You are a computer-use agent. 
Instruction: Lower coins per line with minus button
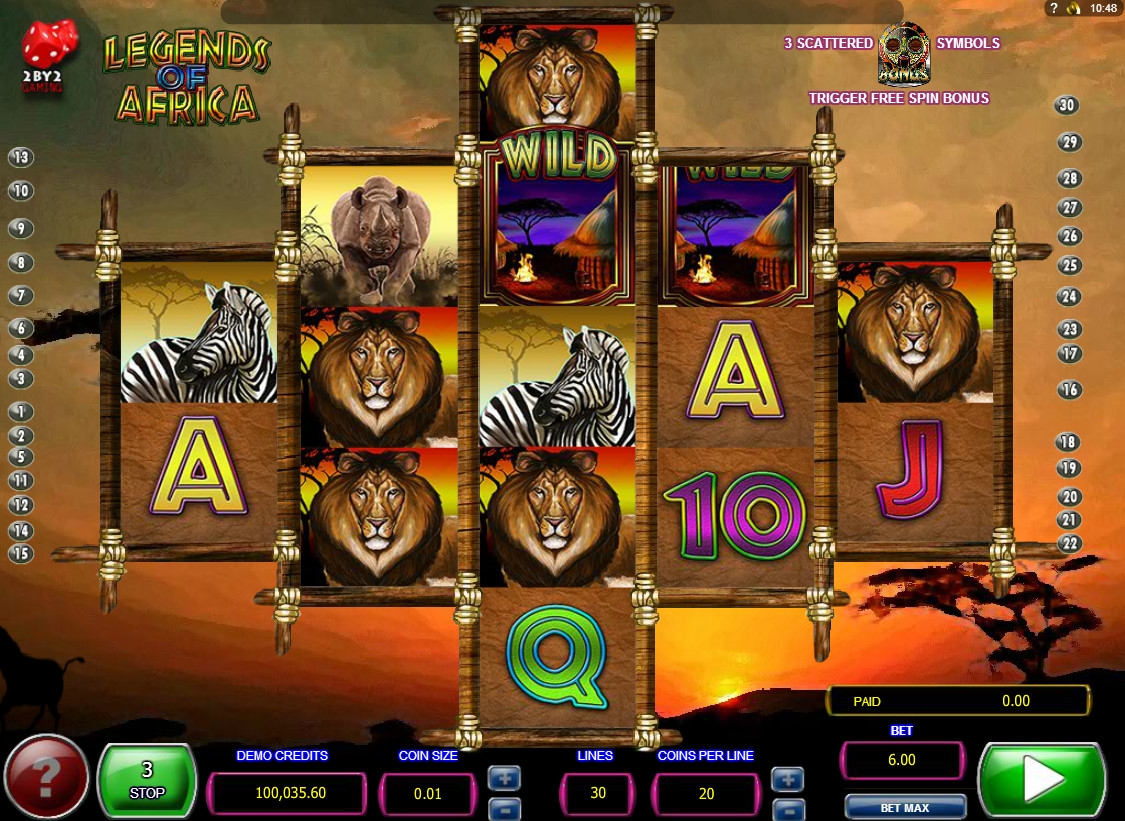tap(788, 807)
